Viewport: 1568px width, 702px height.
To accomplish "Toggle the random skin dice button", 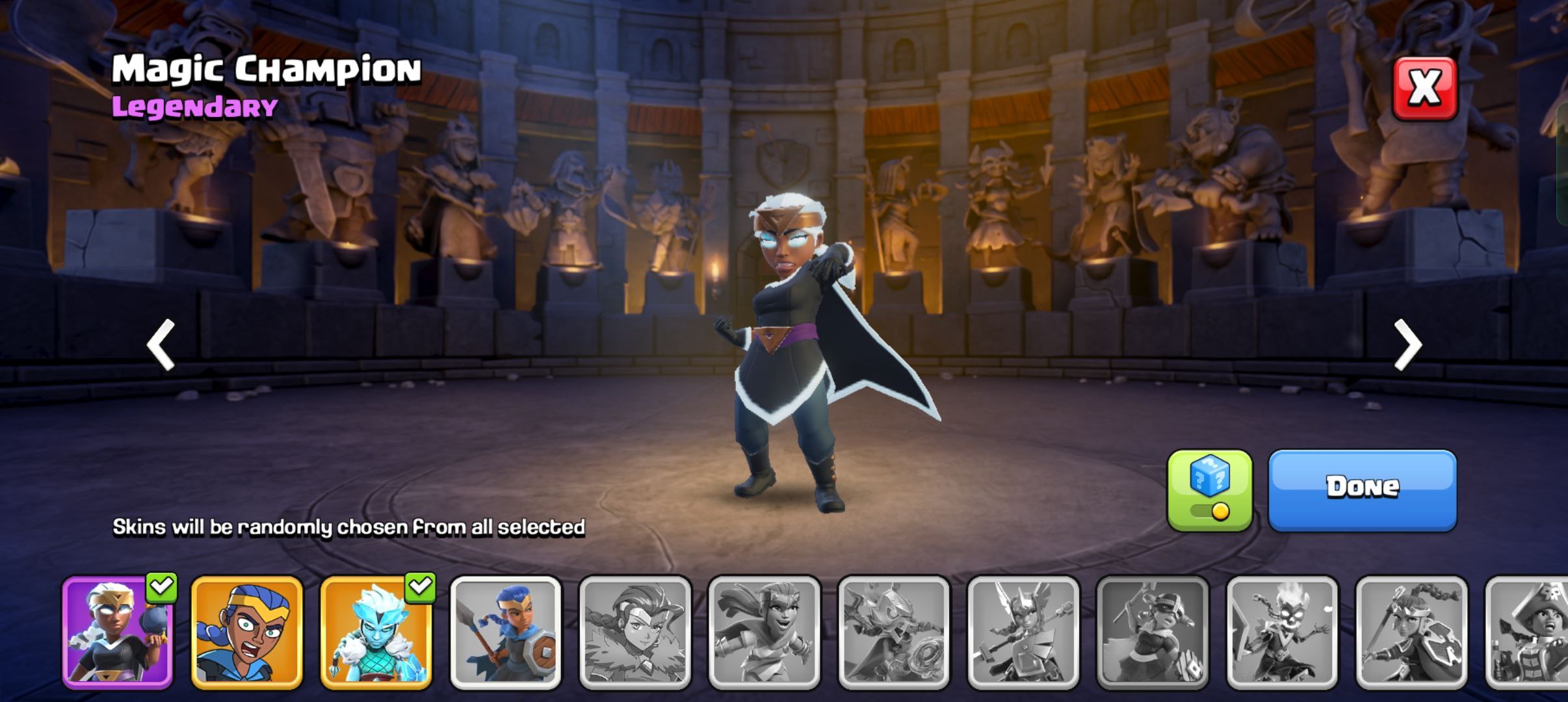I will 1209,490.
